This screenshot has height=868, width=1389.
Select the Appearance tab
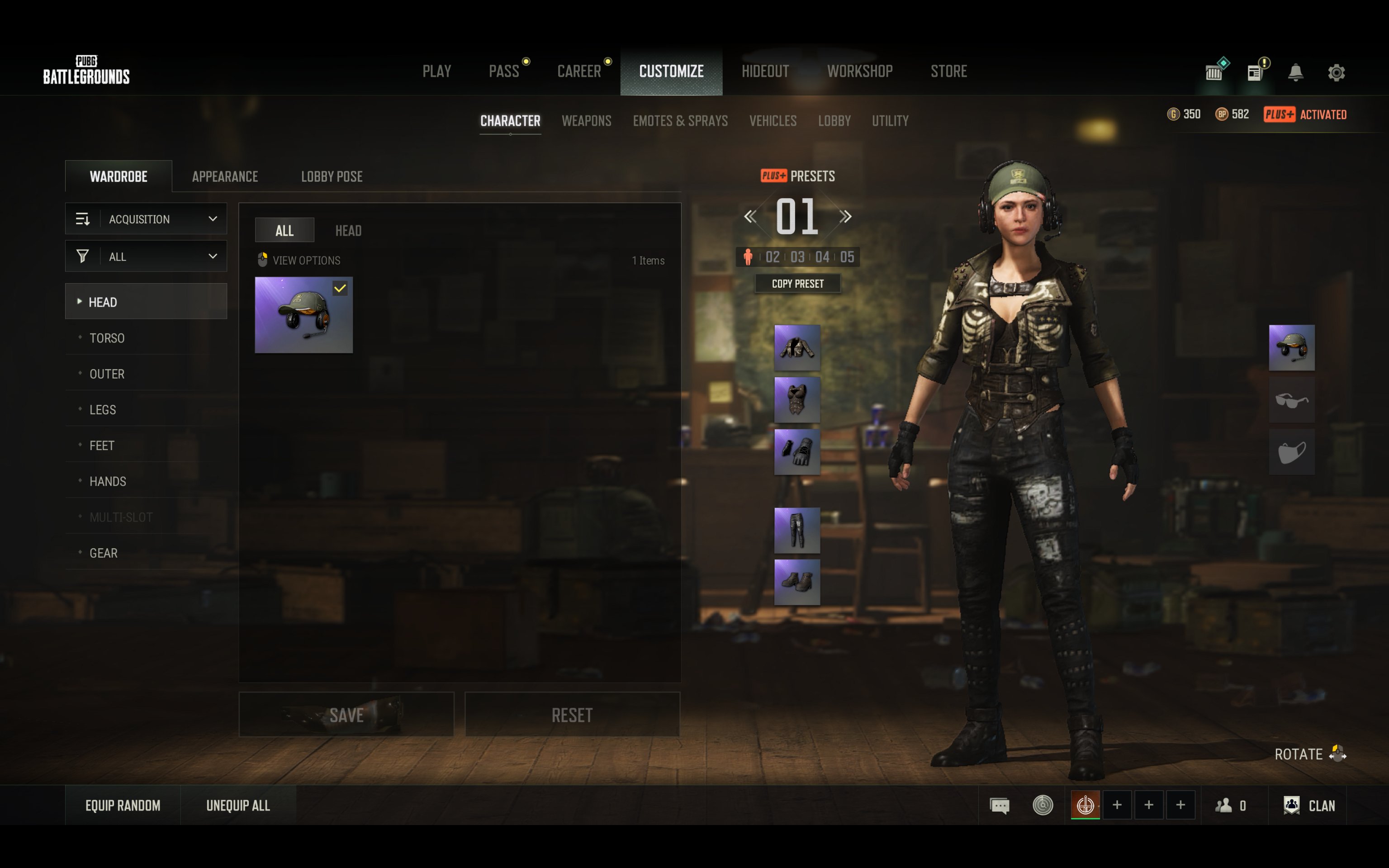(225, 176)
